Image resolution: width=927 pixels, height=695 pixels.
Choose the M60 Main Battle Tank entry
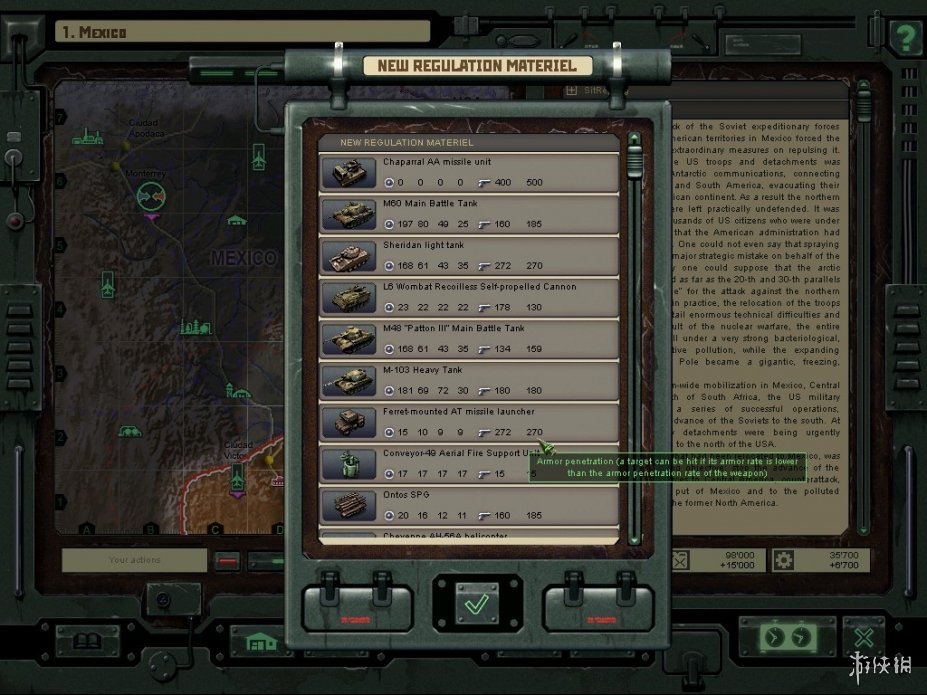(469, 214)
